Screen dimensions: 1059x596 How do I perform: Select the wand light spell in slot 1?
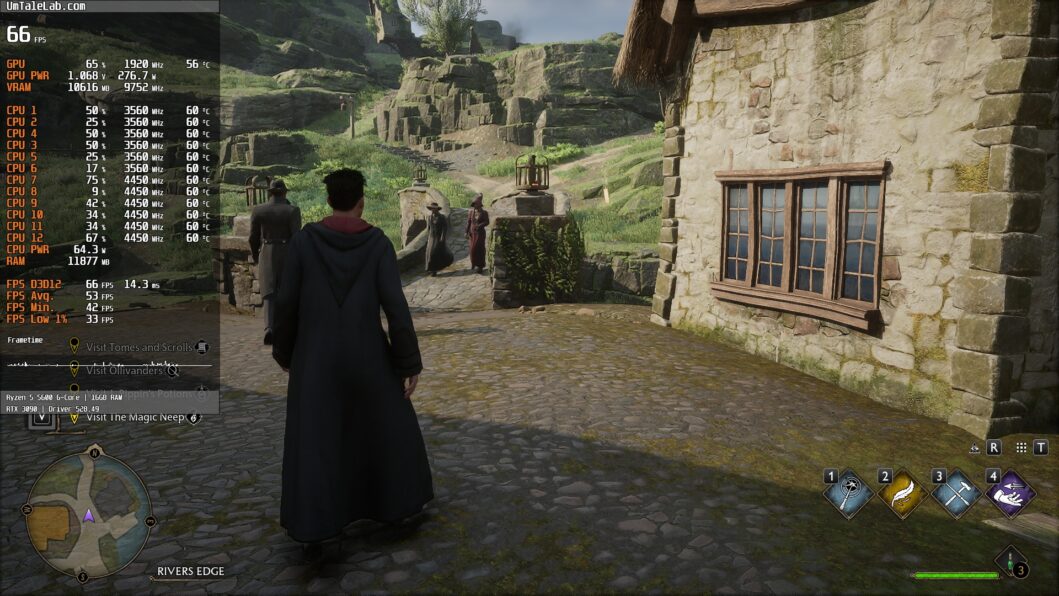click(850, 494)
